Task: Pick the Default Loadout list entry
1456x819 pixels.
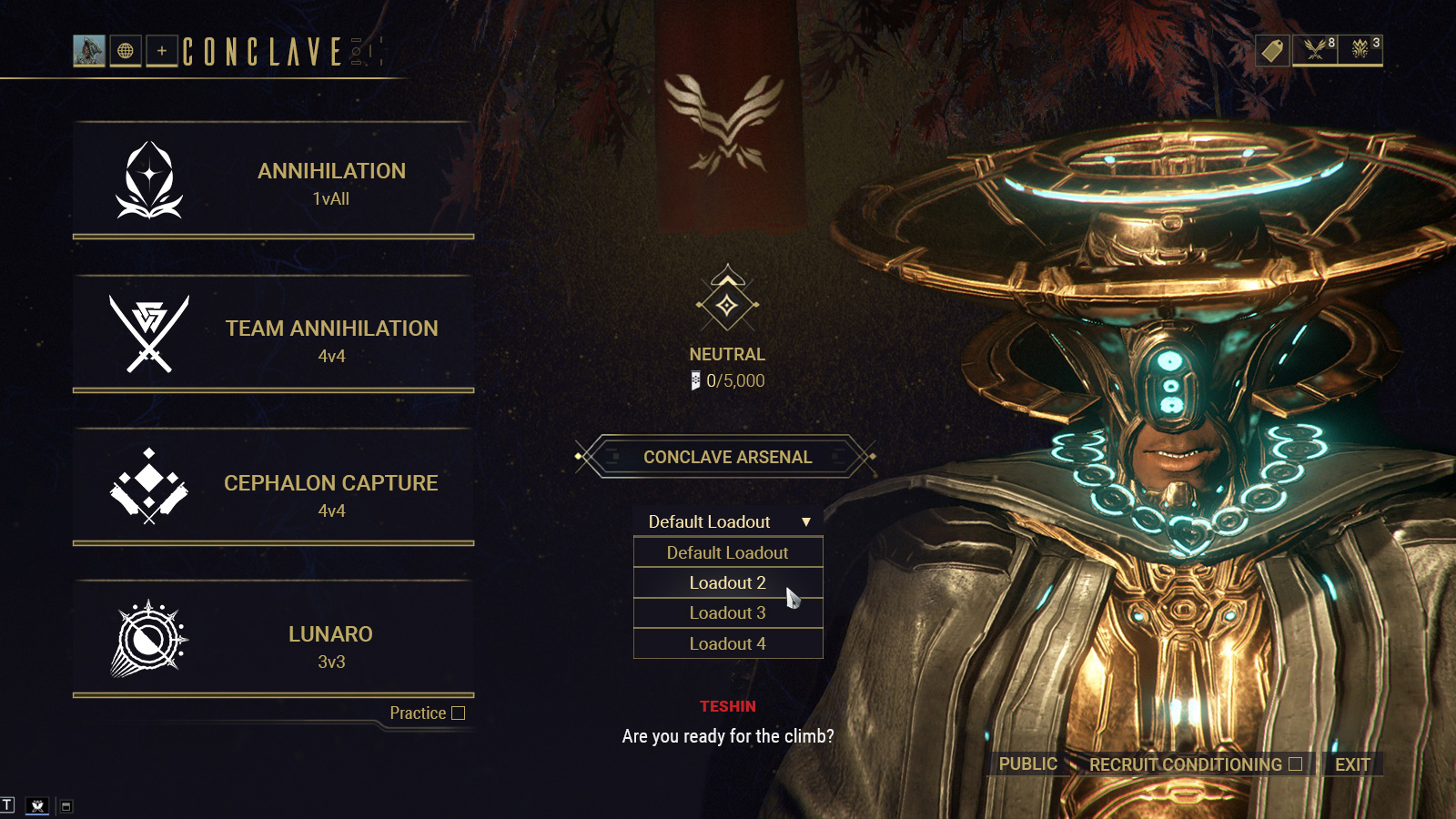Action: click(x=727, y=552)
